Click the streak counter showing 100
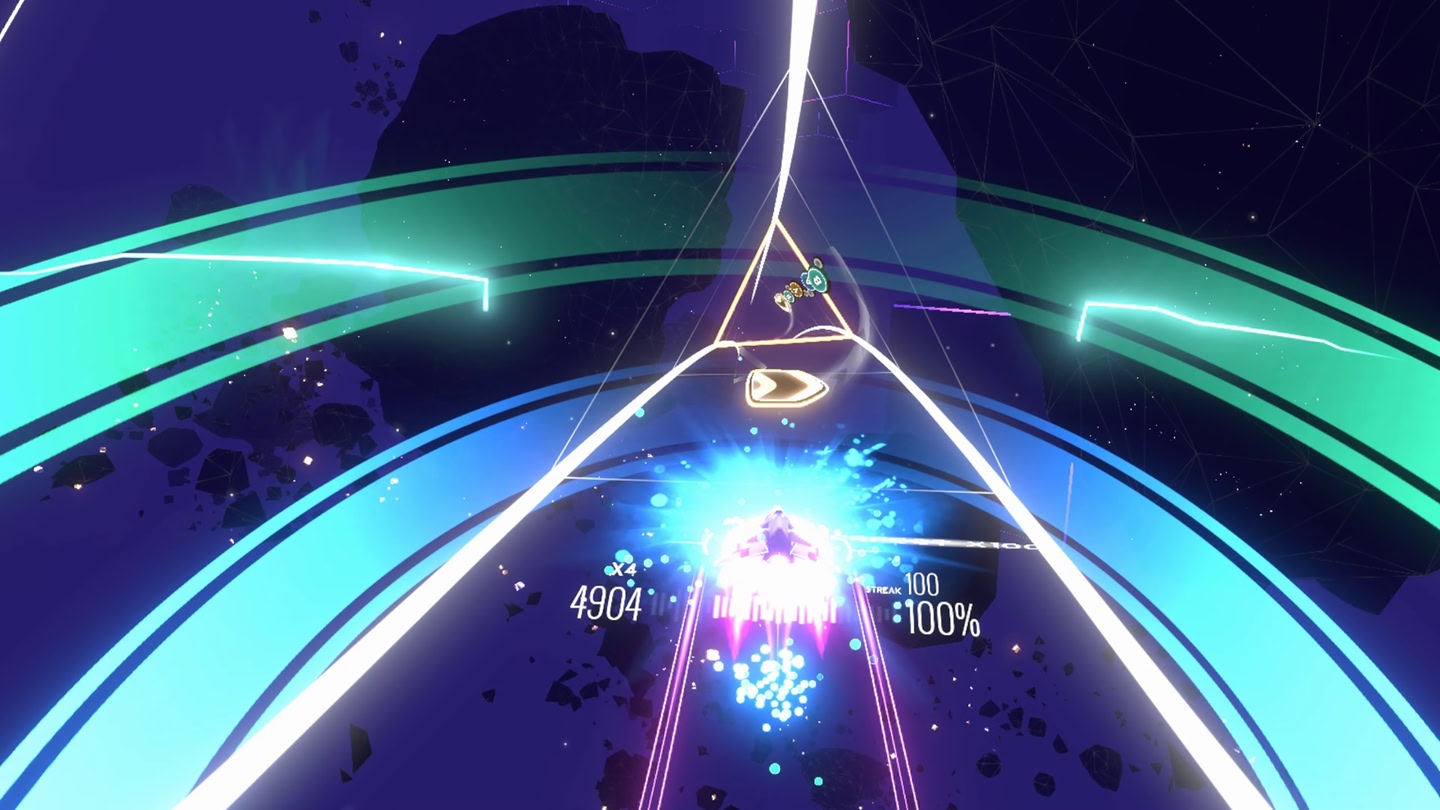1440x810 pixels. click(922, 584)
